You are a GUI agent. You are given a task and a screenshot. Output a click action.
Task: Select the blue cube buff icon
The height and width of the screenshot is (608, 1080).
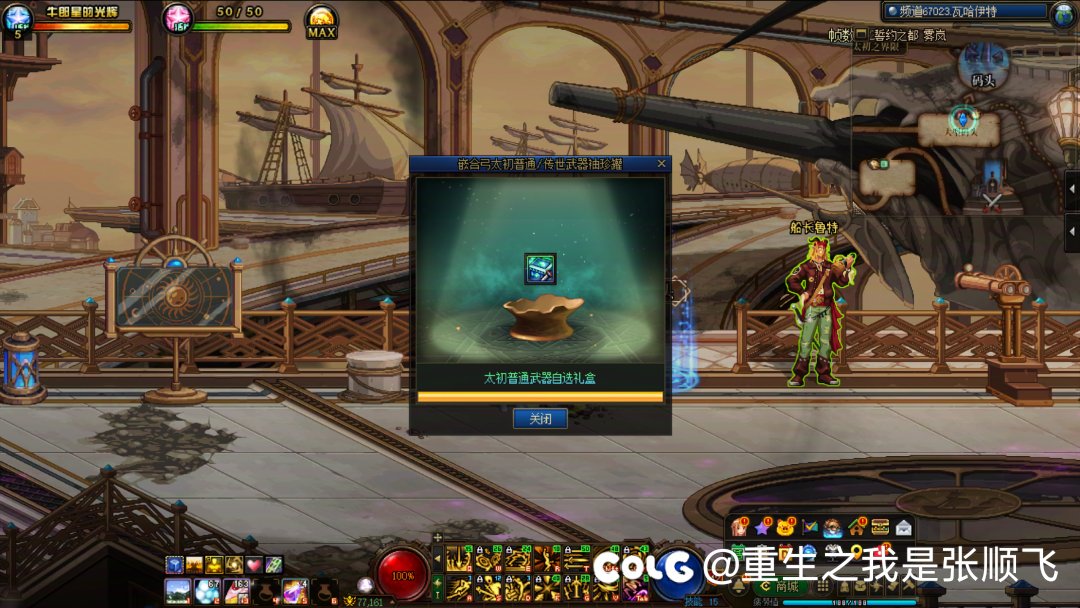(175, 565)
